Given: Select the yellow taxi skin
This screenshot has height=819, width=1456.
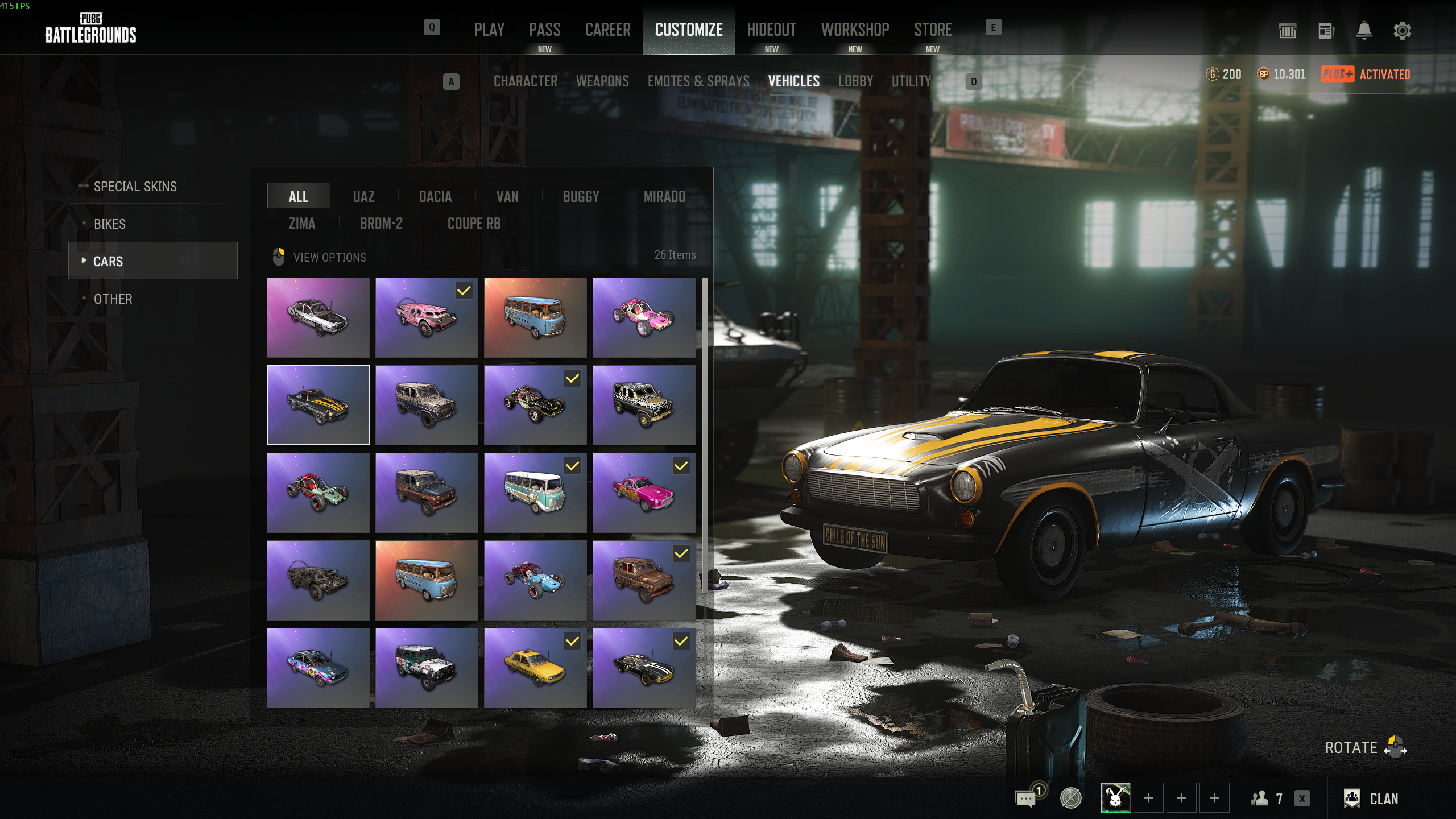Looking at the screenshot, I should click(535, 668).
